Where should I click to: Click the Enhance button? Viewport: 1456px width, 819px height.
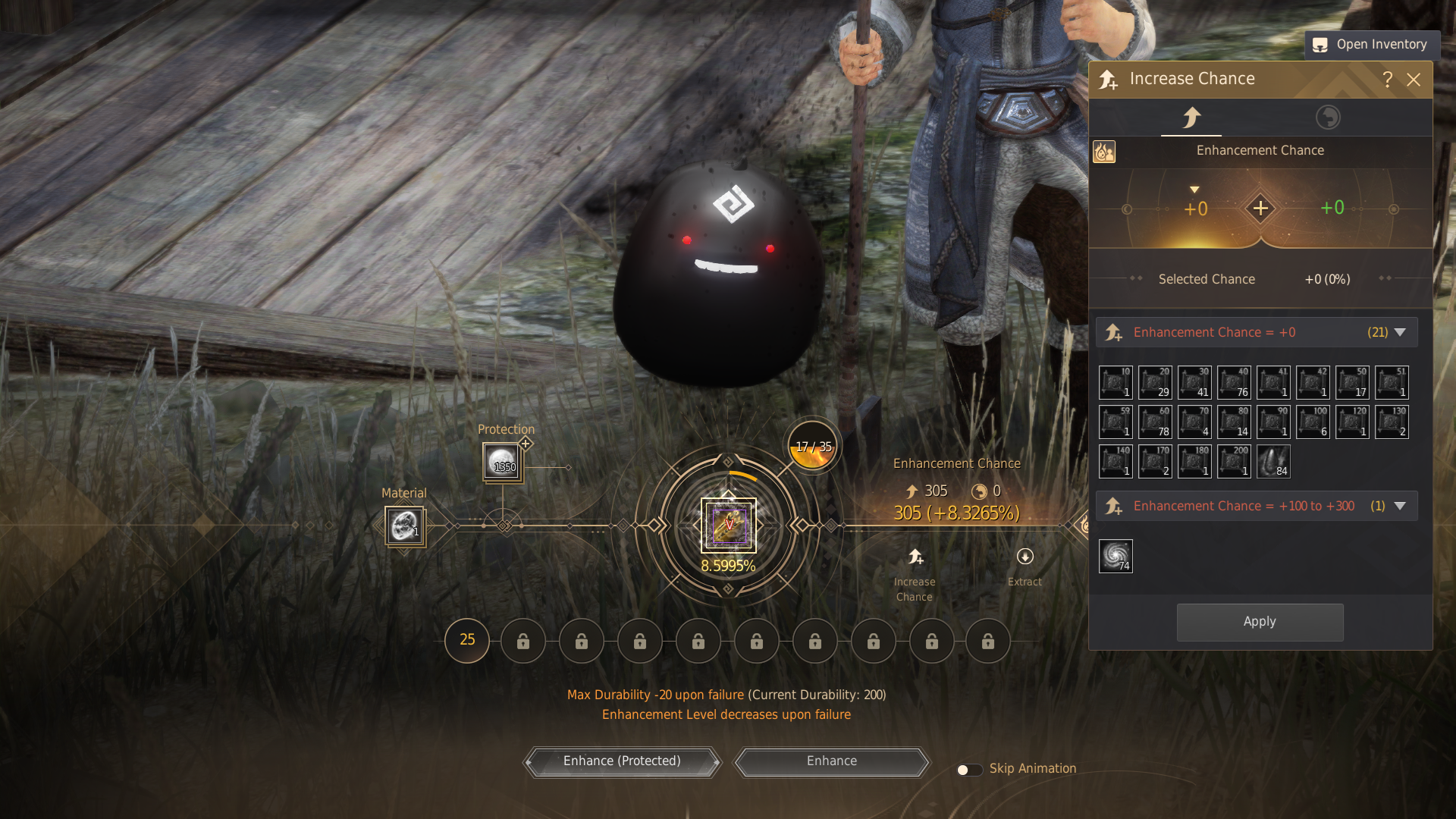coord(832,761)
